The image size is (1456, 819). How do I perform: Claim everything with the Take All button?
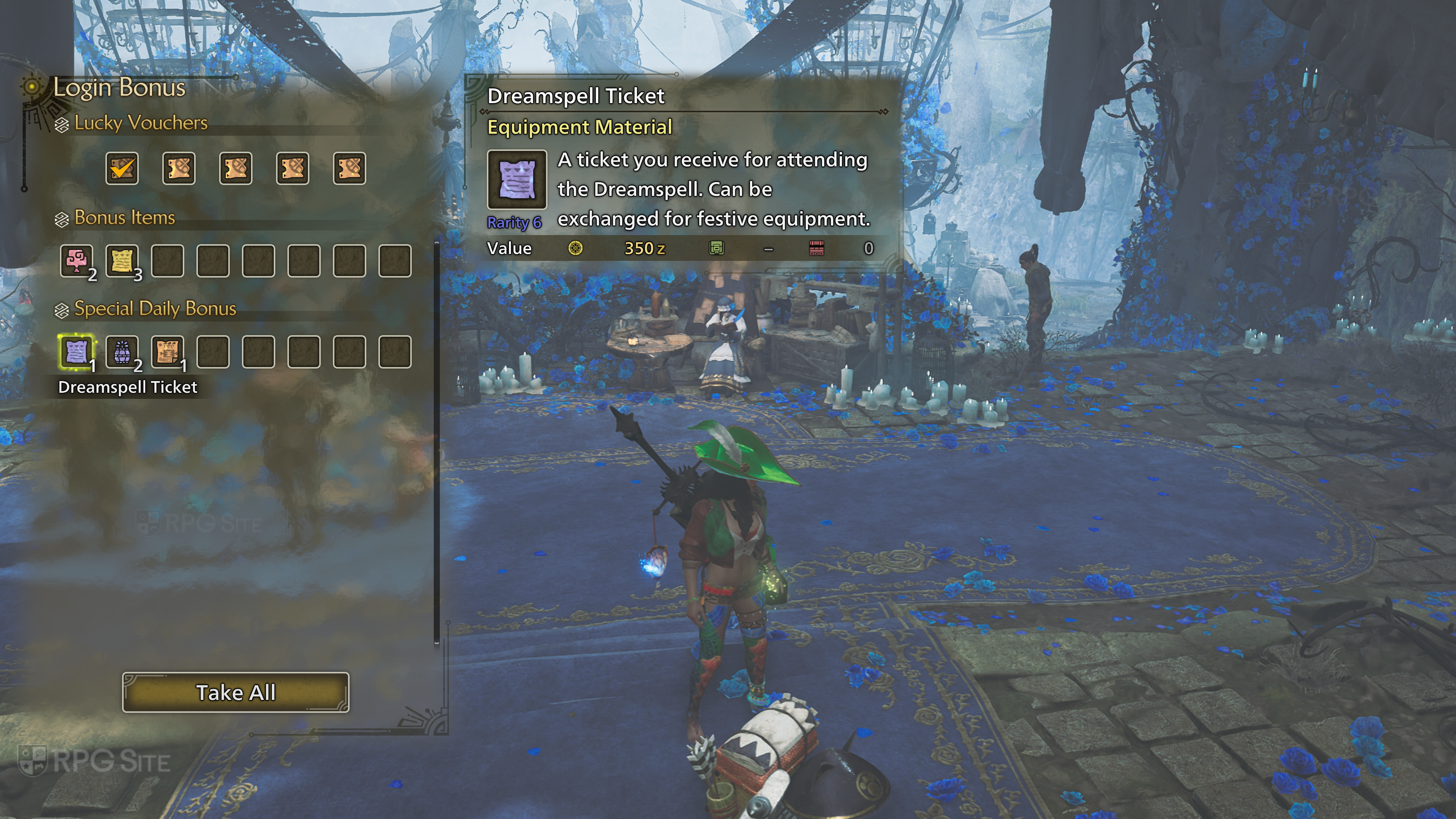coord(236,692)
